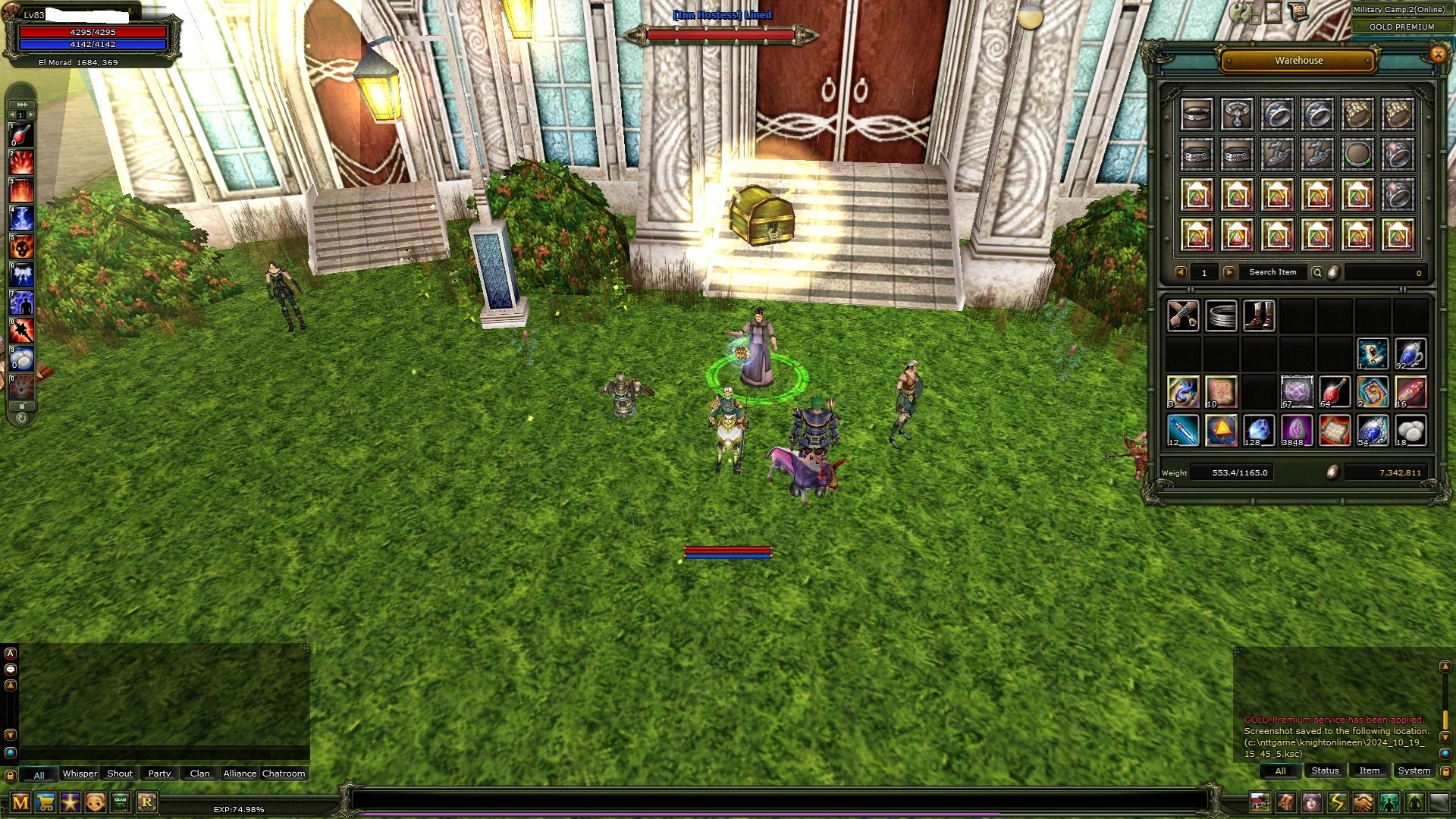
Task: Click the magnifier to search warehouse items
Action: click(1317, 272)
